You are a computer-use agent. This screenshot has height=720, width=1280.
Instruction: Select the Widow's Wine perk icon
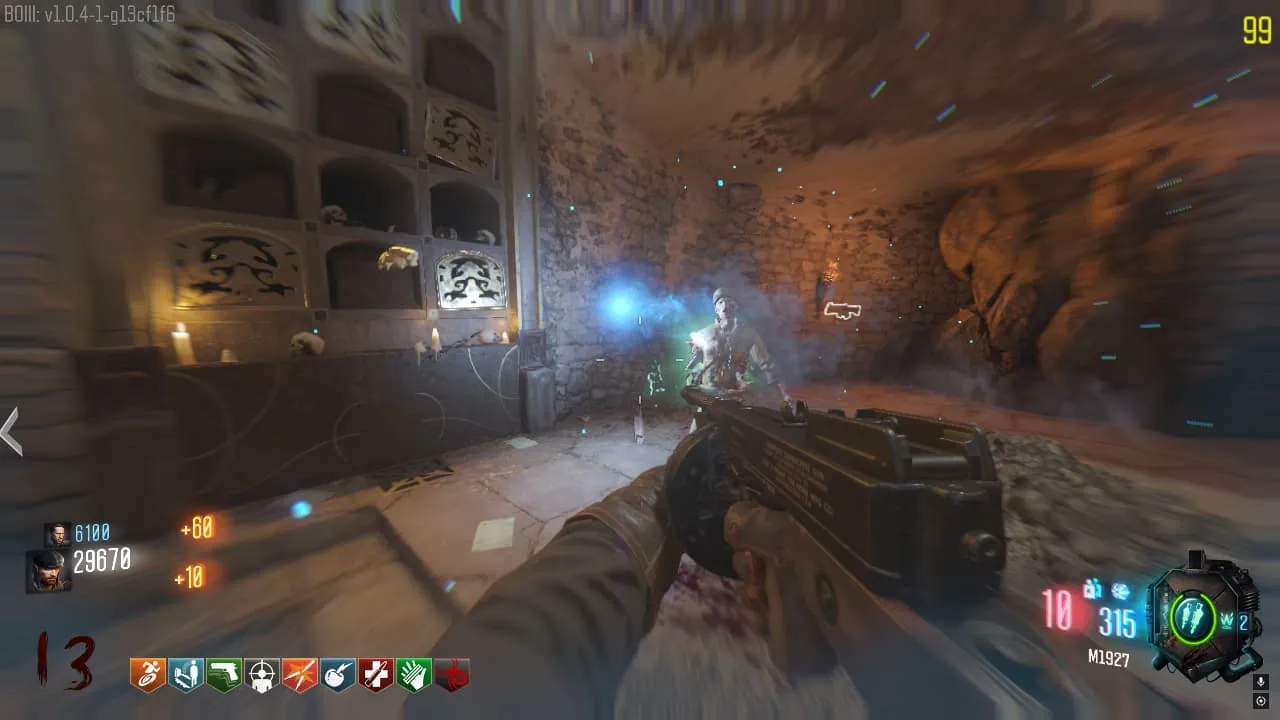point(337,675)
